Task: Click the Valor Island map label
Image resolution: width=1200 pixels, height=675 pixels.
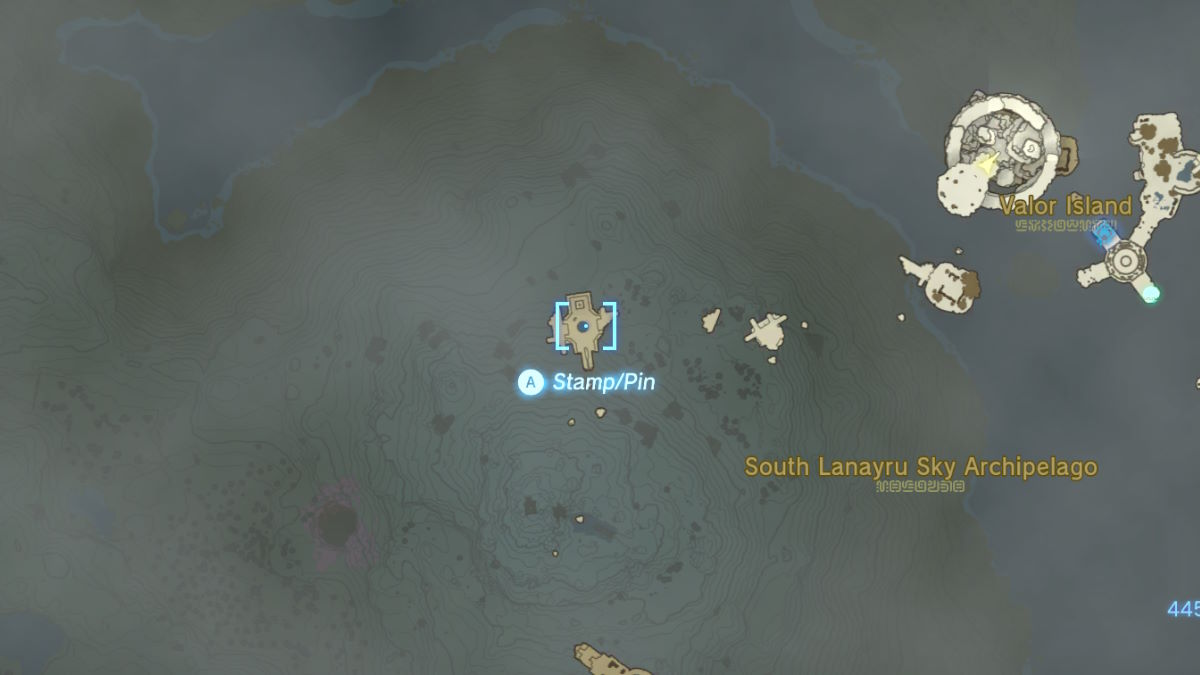Action: 1065,207
